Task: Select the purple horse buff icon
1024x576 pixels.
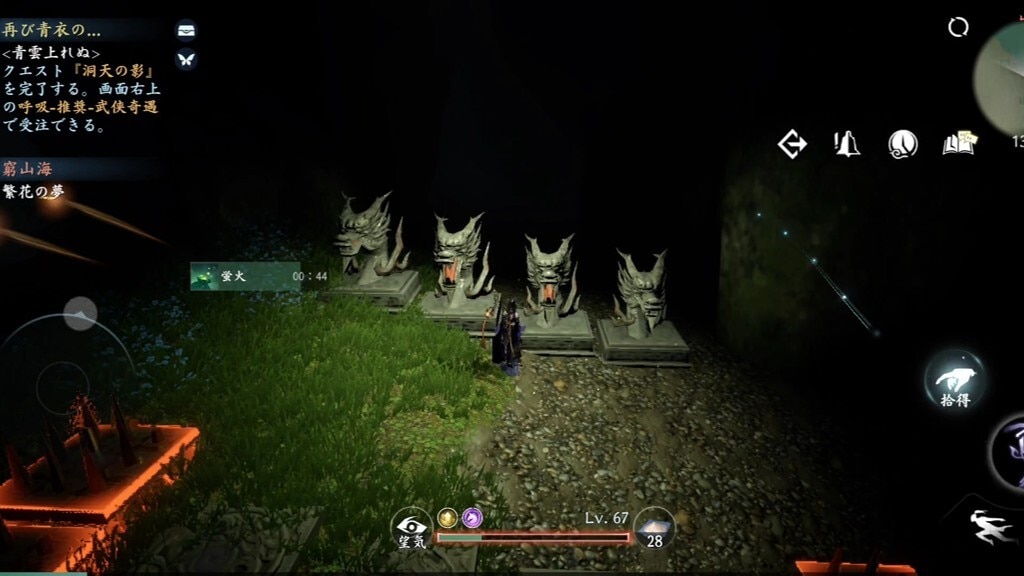Action: [472, 517]
